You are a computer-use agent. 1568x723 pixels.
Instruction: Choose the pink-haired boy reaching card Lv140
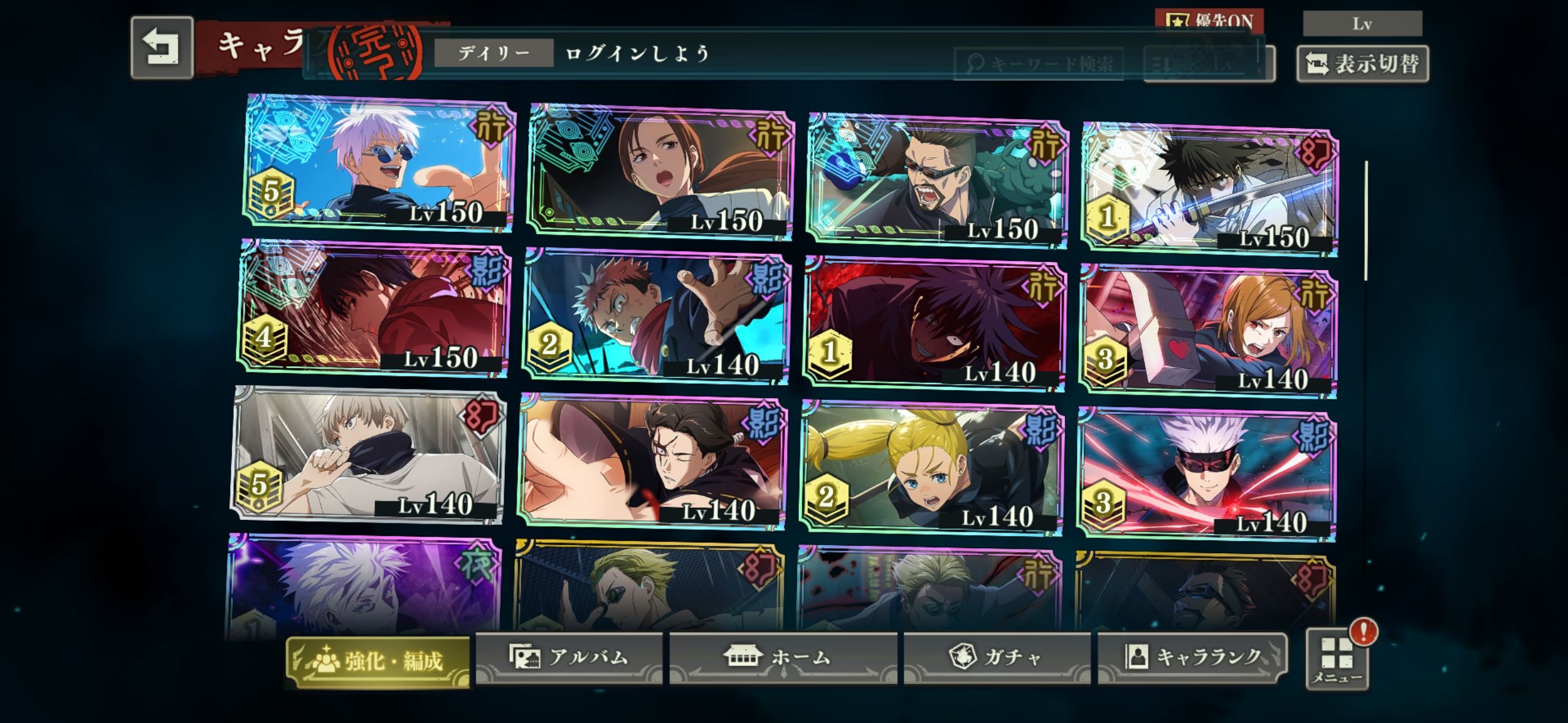click(x=656, y=316)
